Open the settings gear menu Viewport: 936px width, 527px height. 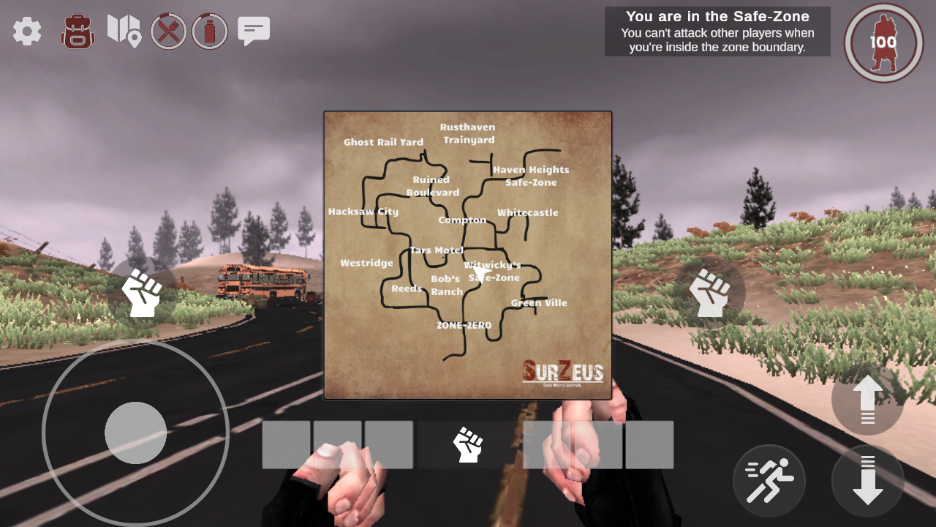coord(27,31)
